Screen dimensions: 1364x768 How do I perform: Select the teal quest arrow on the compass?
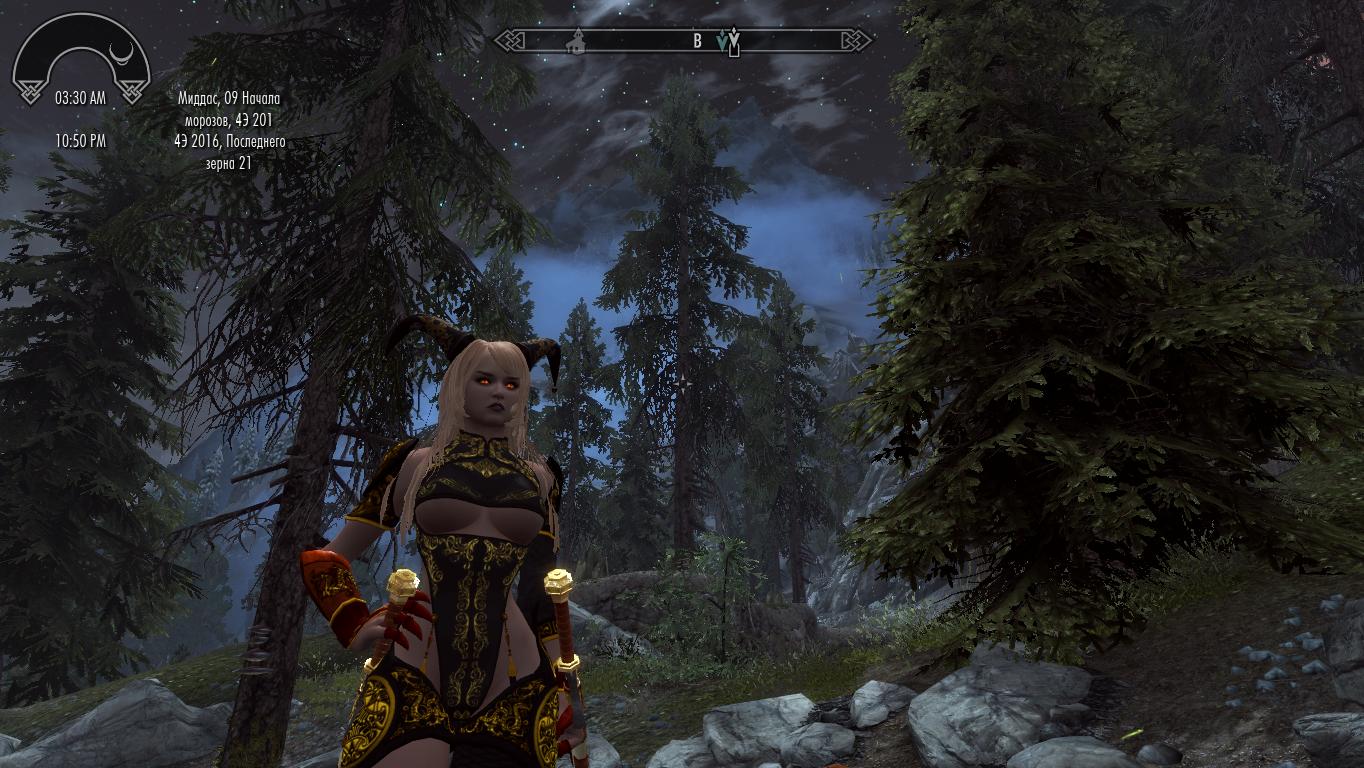point(722,41)
